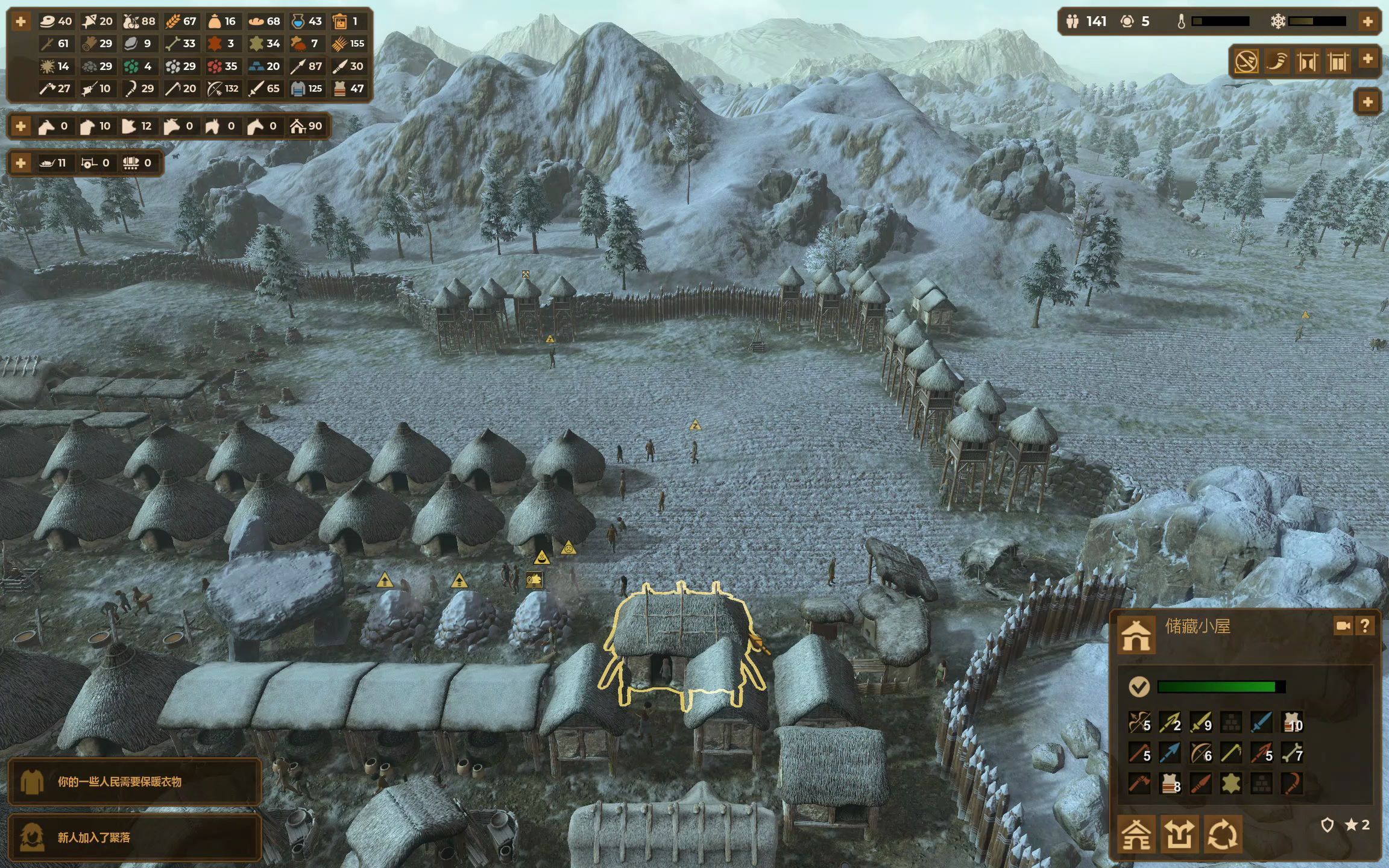Open help for the storage hut
The image size is (1389, 868).
(x=1365, y=626)
